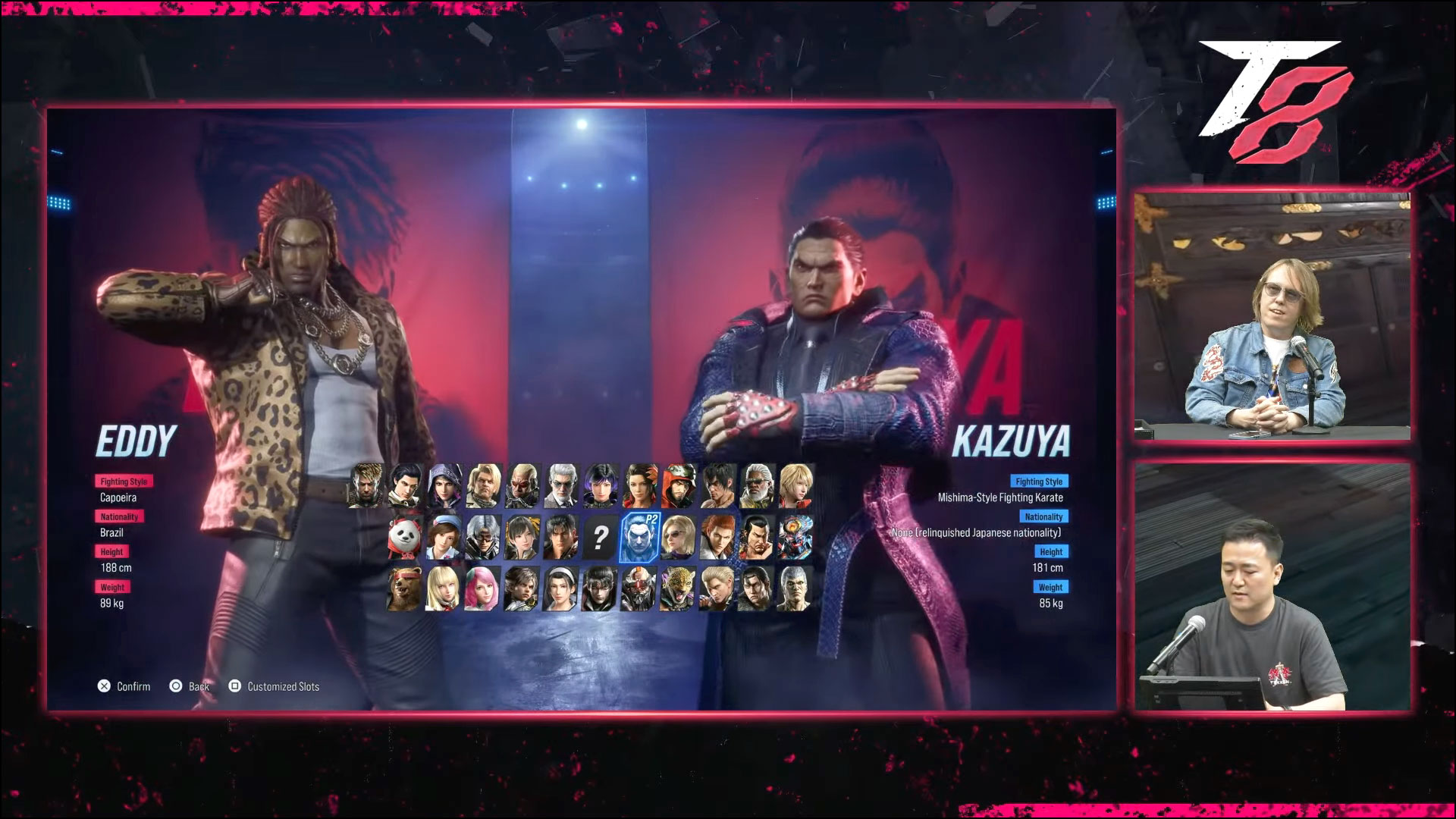
Task: Pick Azucena with the flower in hair
Action: pyautogui.click(x=639, y=485)
